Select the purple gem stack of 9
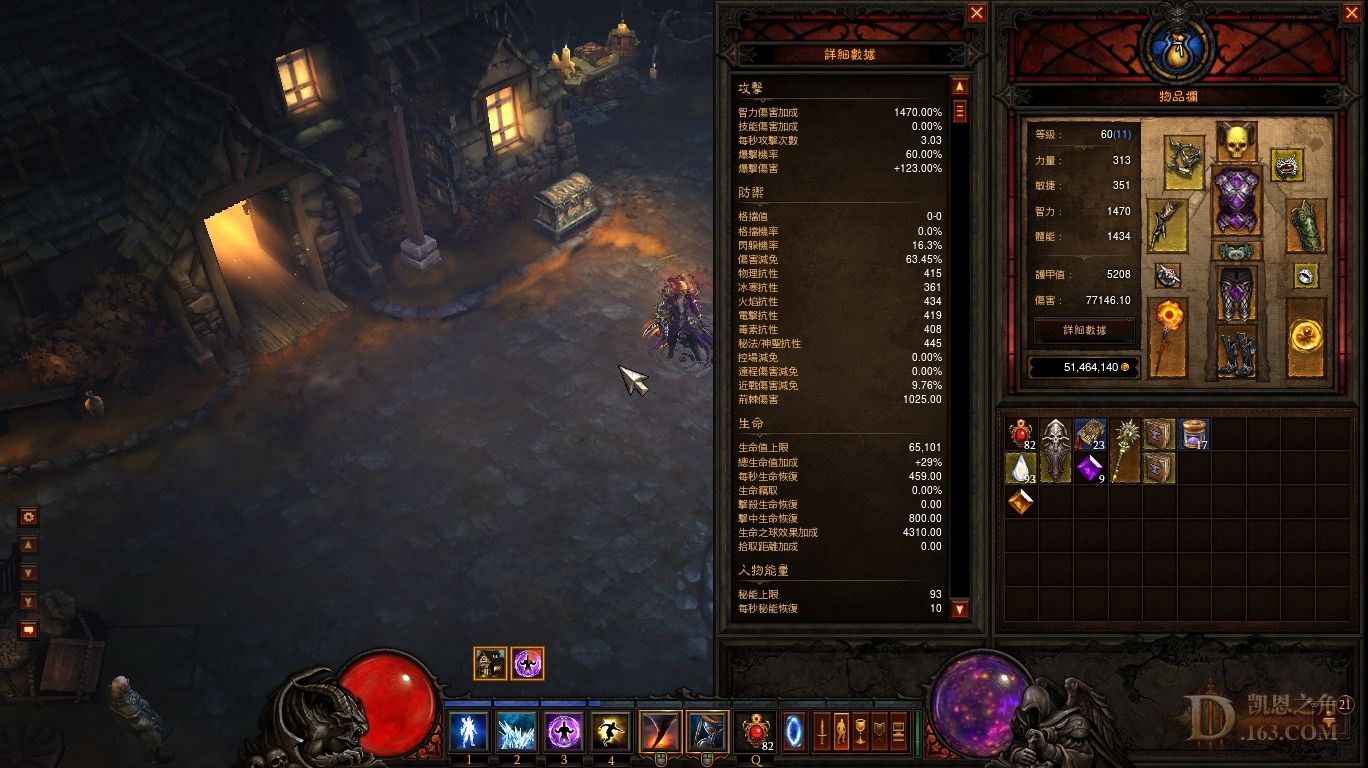The width and height of the screenshot is (1368, 768). click(x=1090, y=467)
